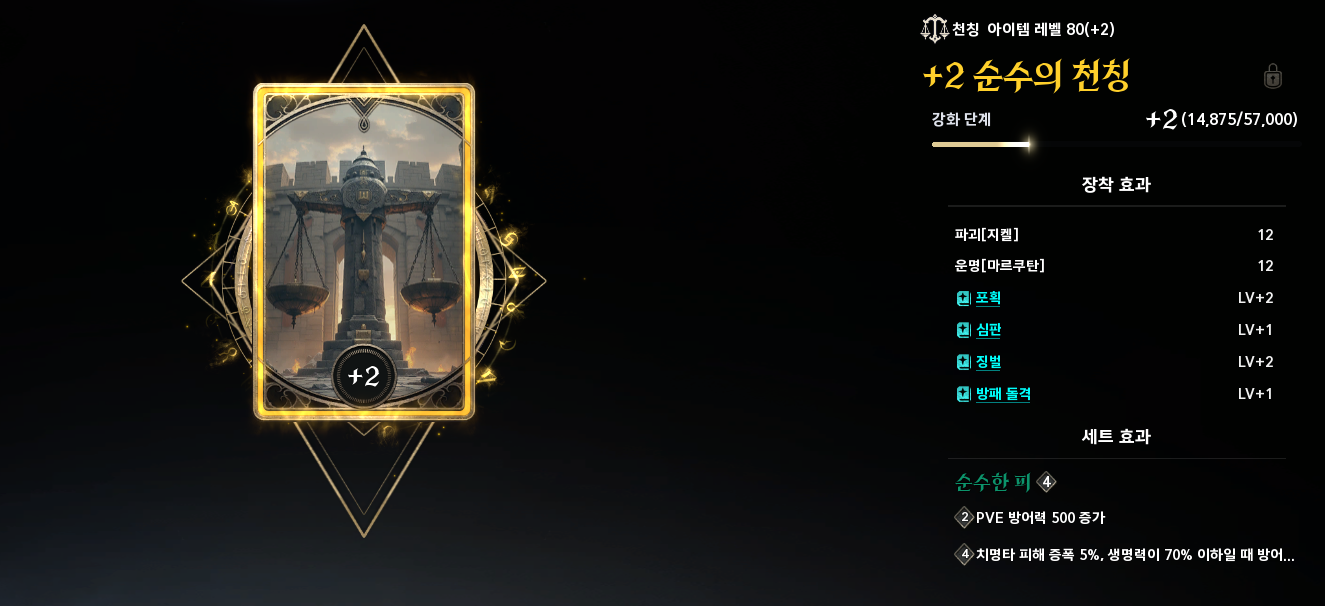
Task: Expand the truncated 4-set effect description
Action: (x=1134, y=555)
